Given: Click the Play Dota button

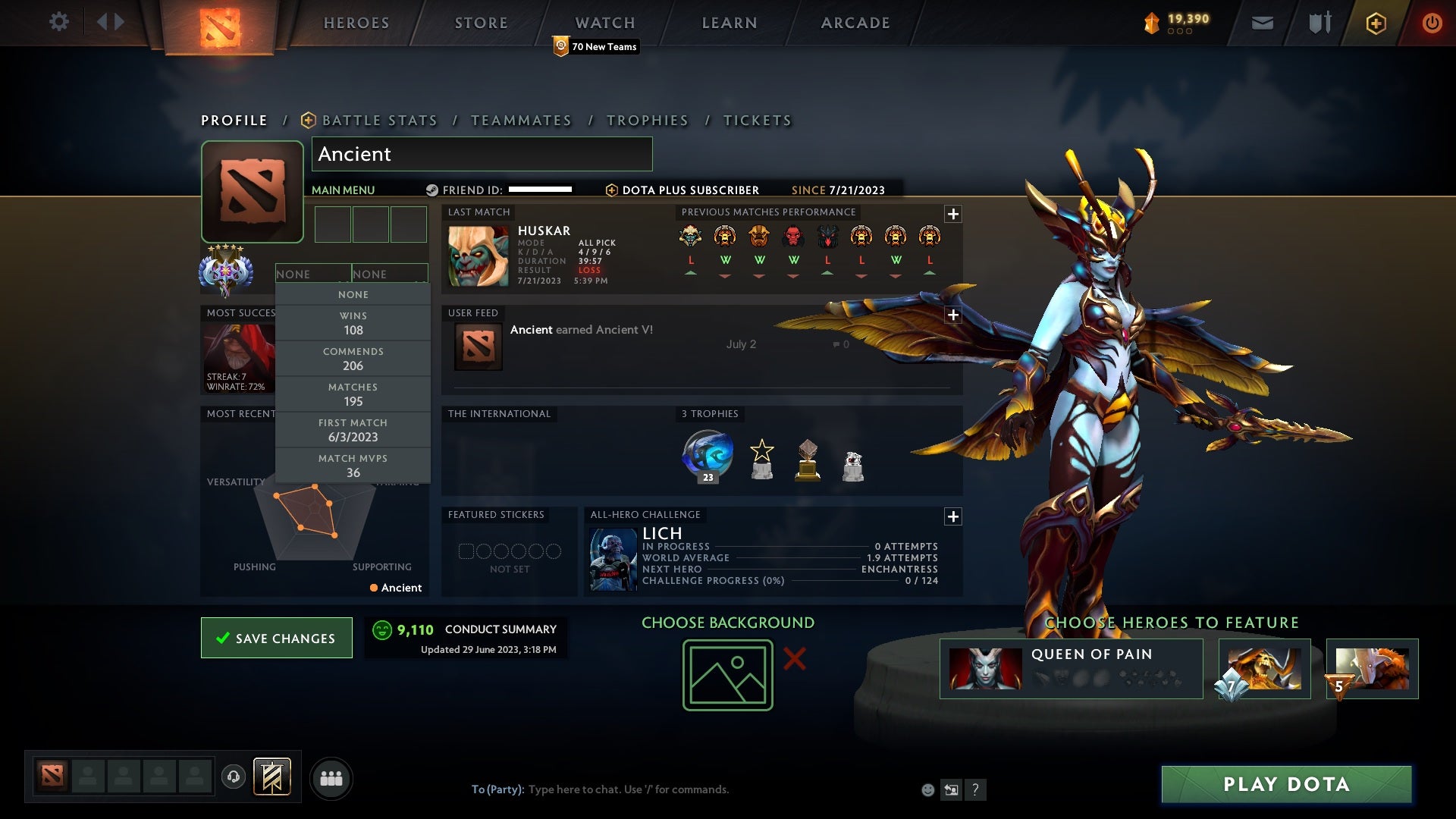Looking at the screenshot, I should coord(1285,785).
